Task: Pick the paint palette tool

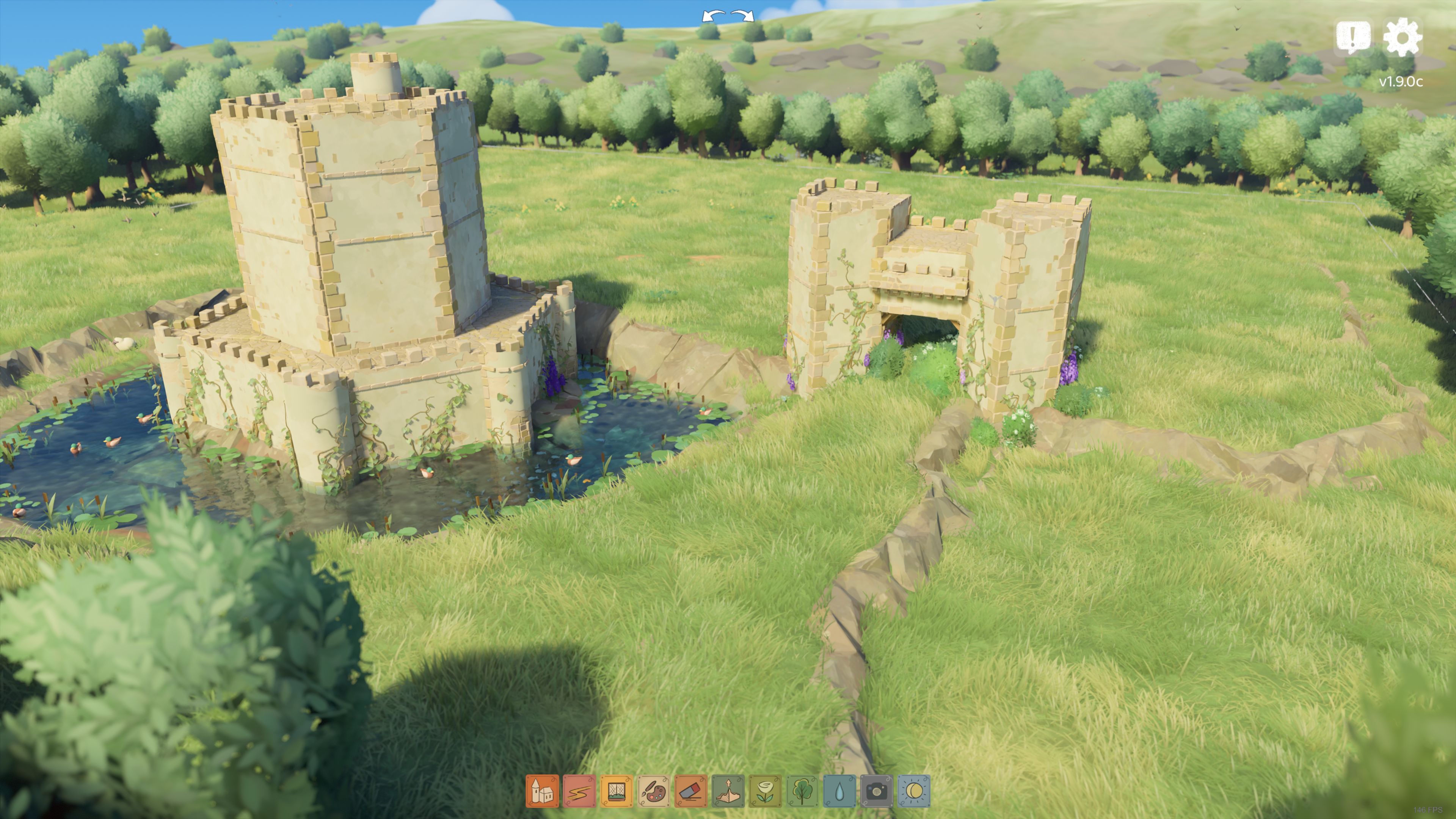Action: click(x=653, y=790)
